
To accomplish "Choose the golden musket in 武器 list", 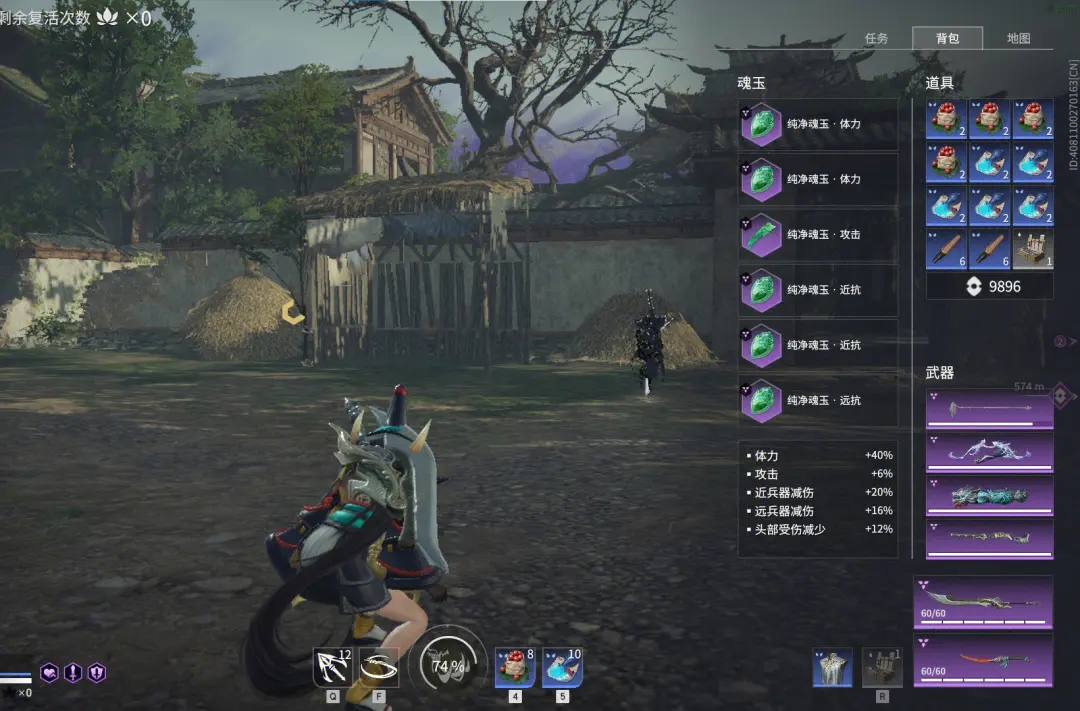I will click(989, 539).
